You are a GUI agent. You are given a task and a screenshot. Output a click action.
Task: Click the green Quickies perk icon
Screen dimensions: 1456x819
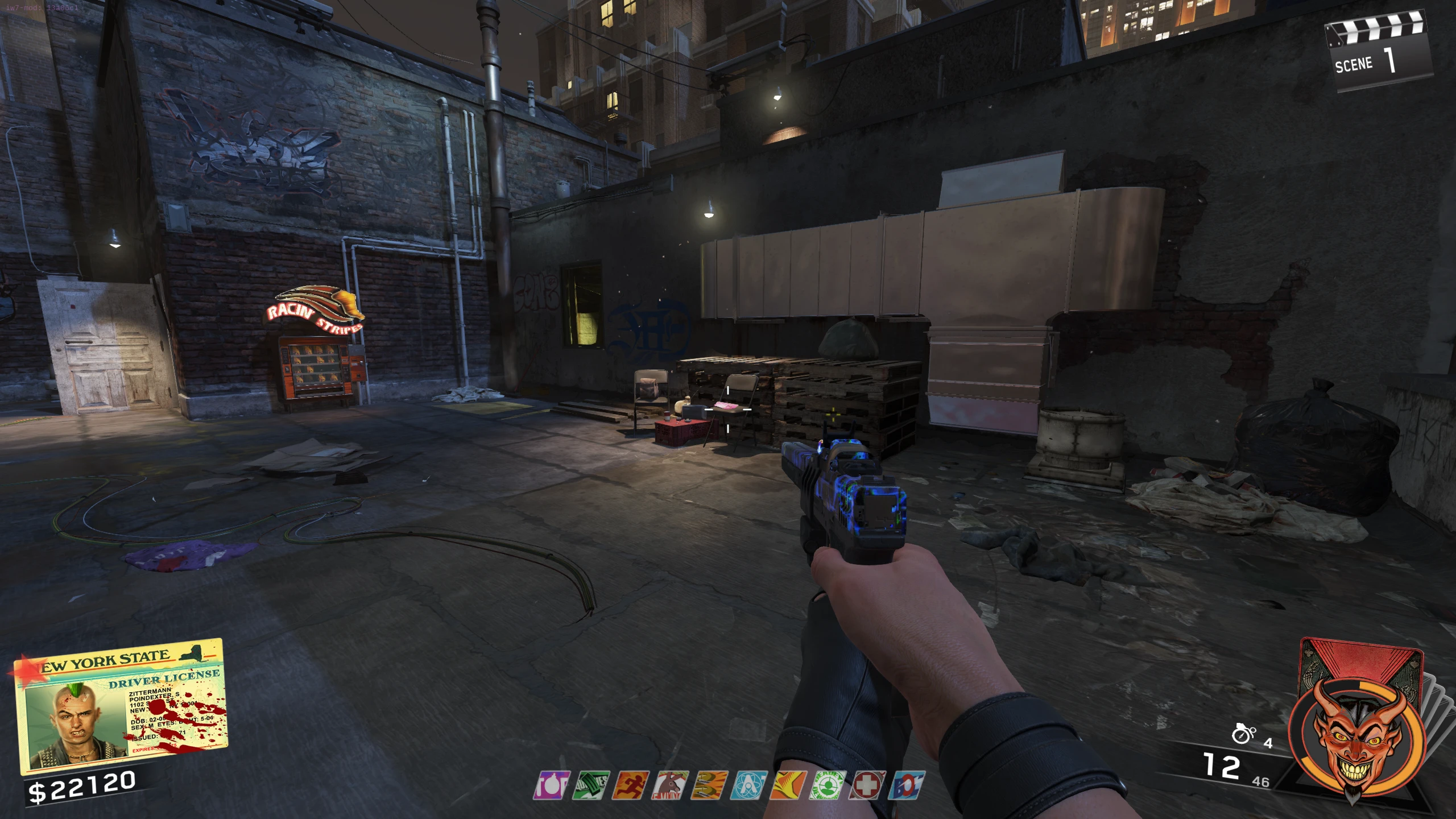point(591,785)
